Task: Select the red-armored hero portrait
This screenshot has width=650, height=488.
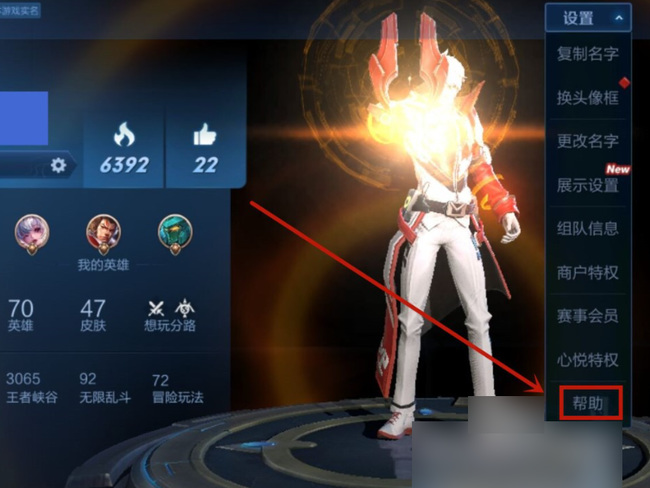Action: tap(103, 233)
